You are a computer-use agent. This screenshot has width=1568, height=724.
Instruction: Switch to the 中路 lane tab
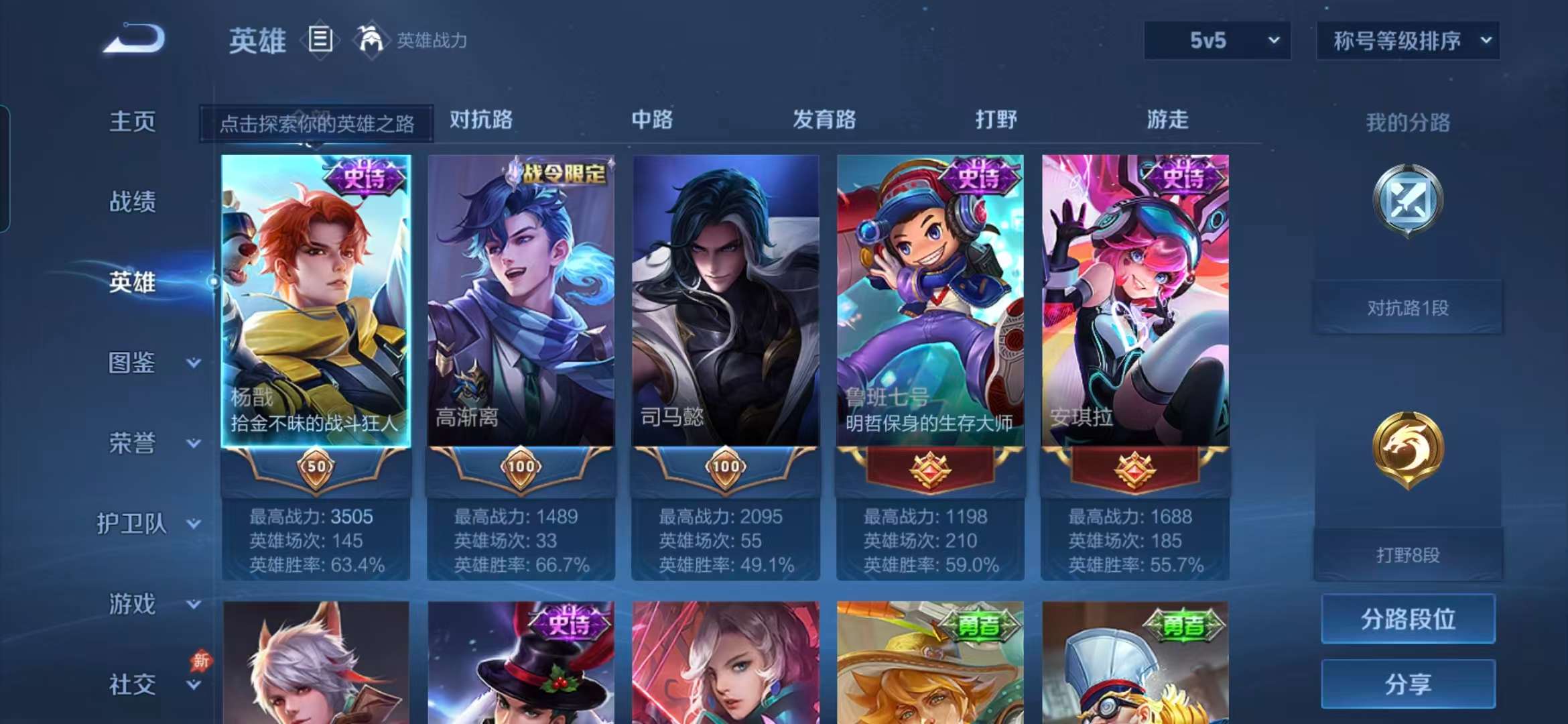point(651,121)
